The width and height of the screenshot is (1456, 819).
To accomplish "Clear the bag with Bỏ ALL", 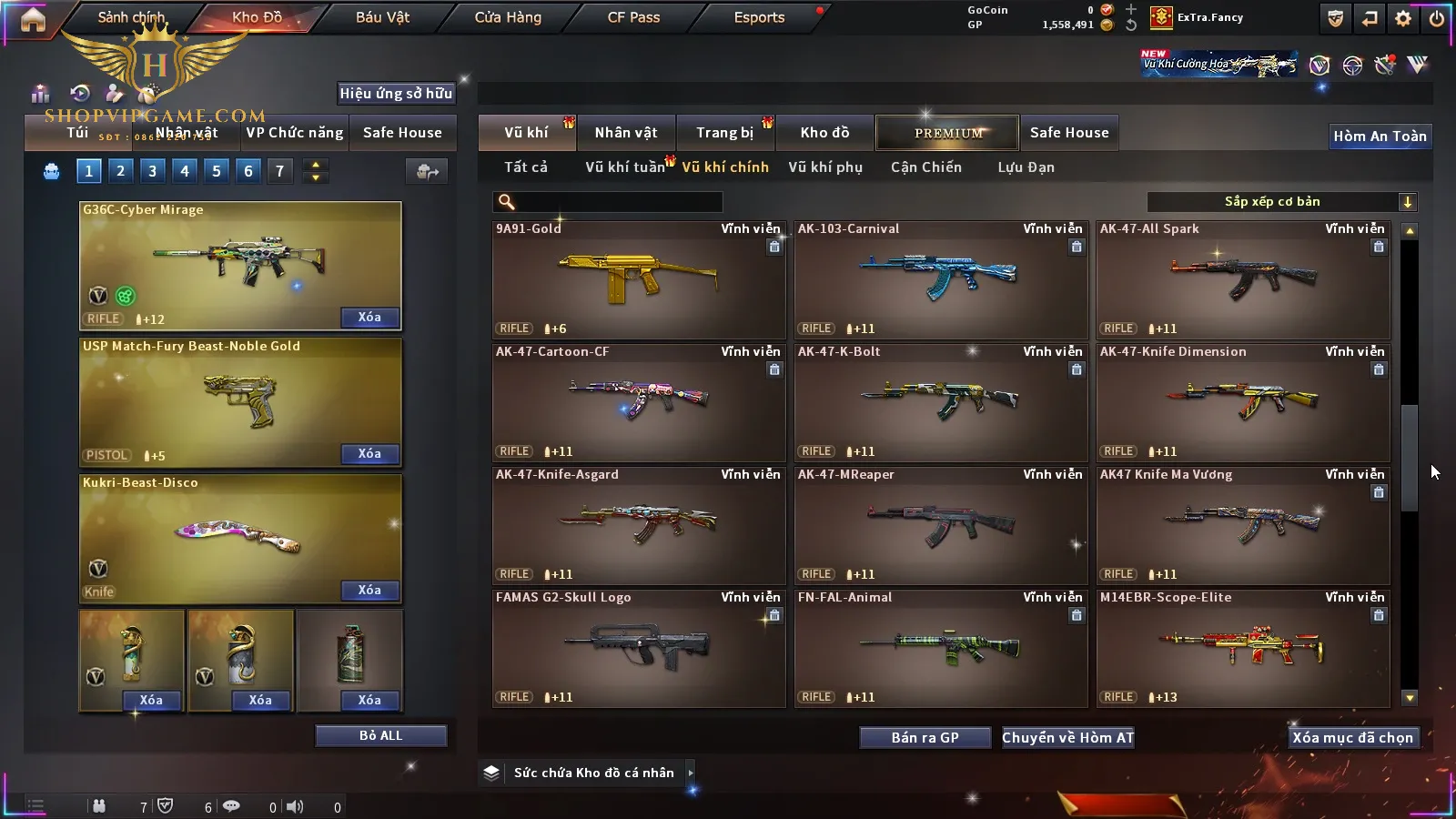I will click(x=380, y=735).
